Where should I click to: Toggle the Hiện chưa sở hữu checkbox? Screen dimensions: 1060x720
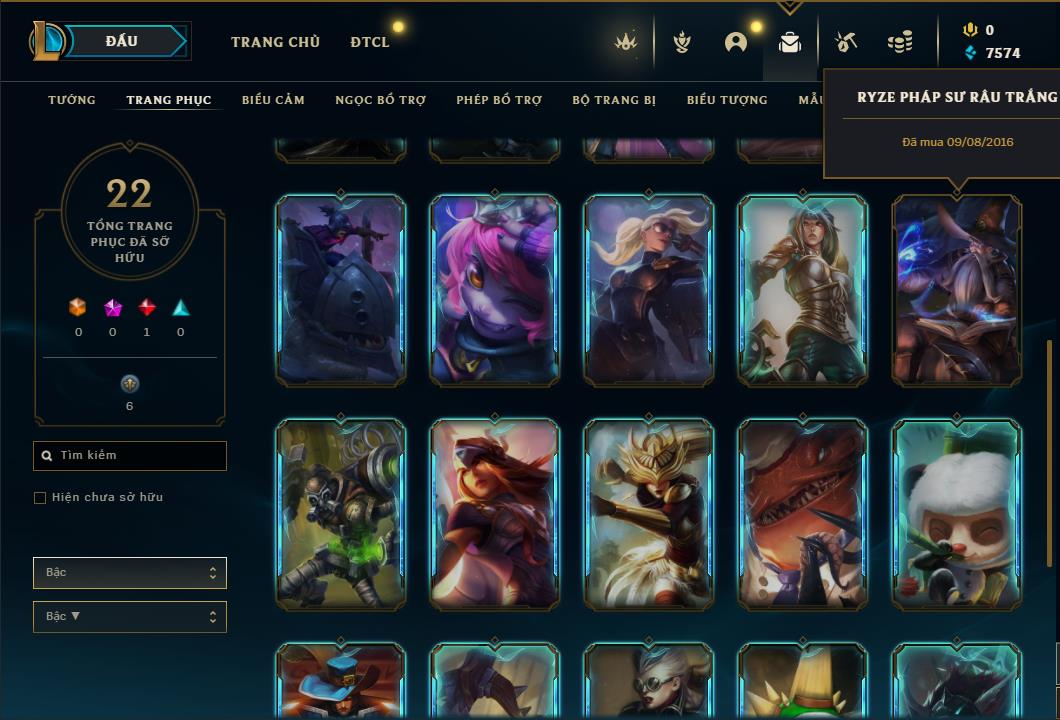coord(40,498)
